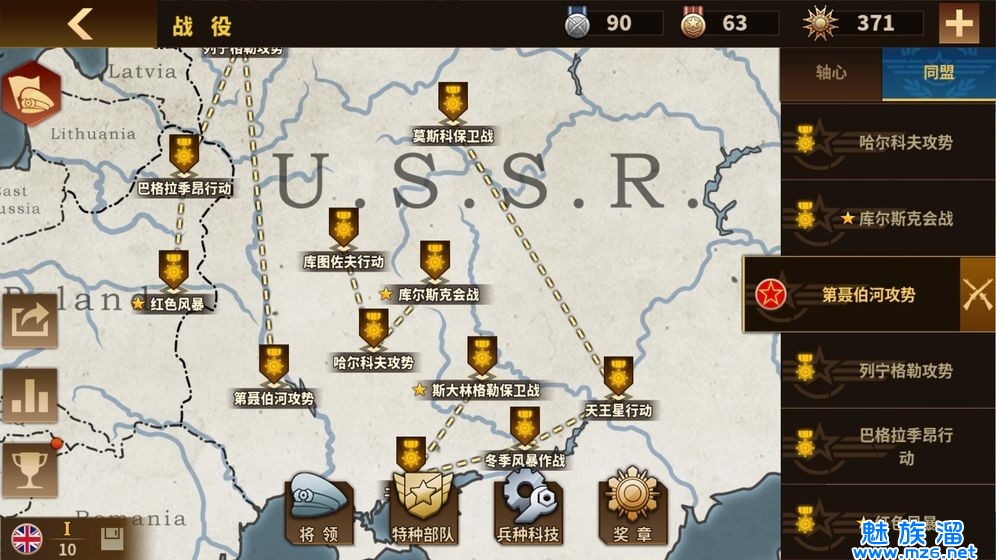Click the share arrow icon
The image size is (996, 560).
click(30, 320)
